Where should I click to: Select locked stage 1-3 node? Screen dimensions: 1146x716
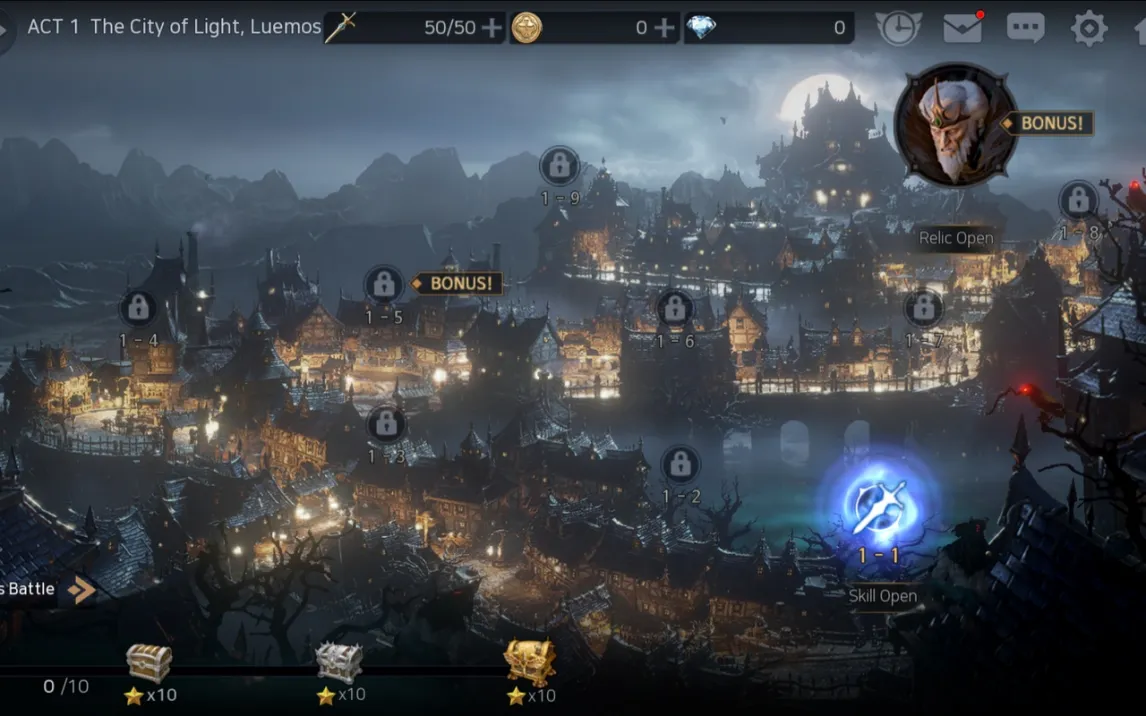(386, 424)
